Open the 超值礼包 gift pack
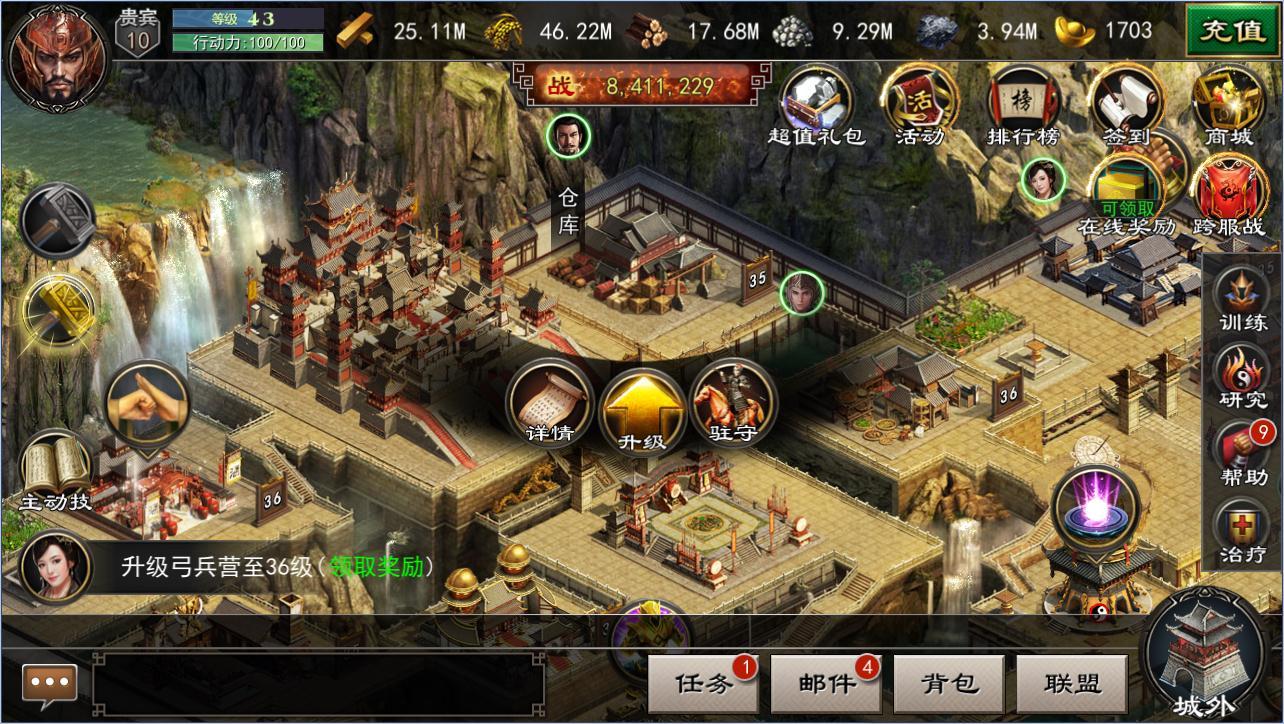This screenshot has height=724, width=1284. 817,102
